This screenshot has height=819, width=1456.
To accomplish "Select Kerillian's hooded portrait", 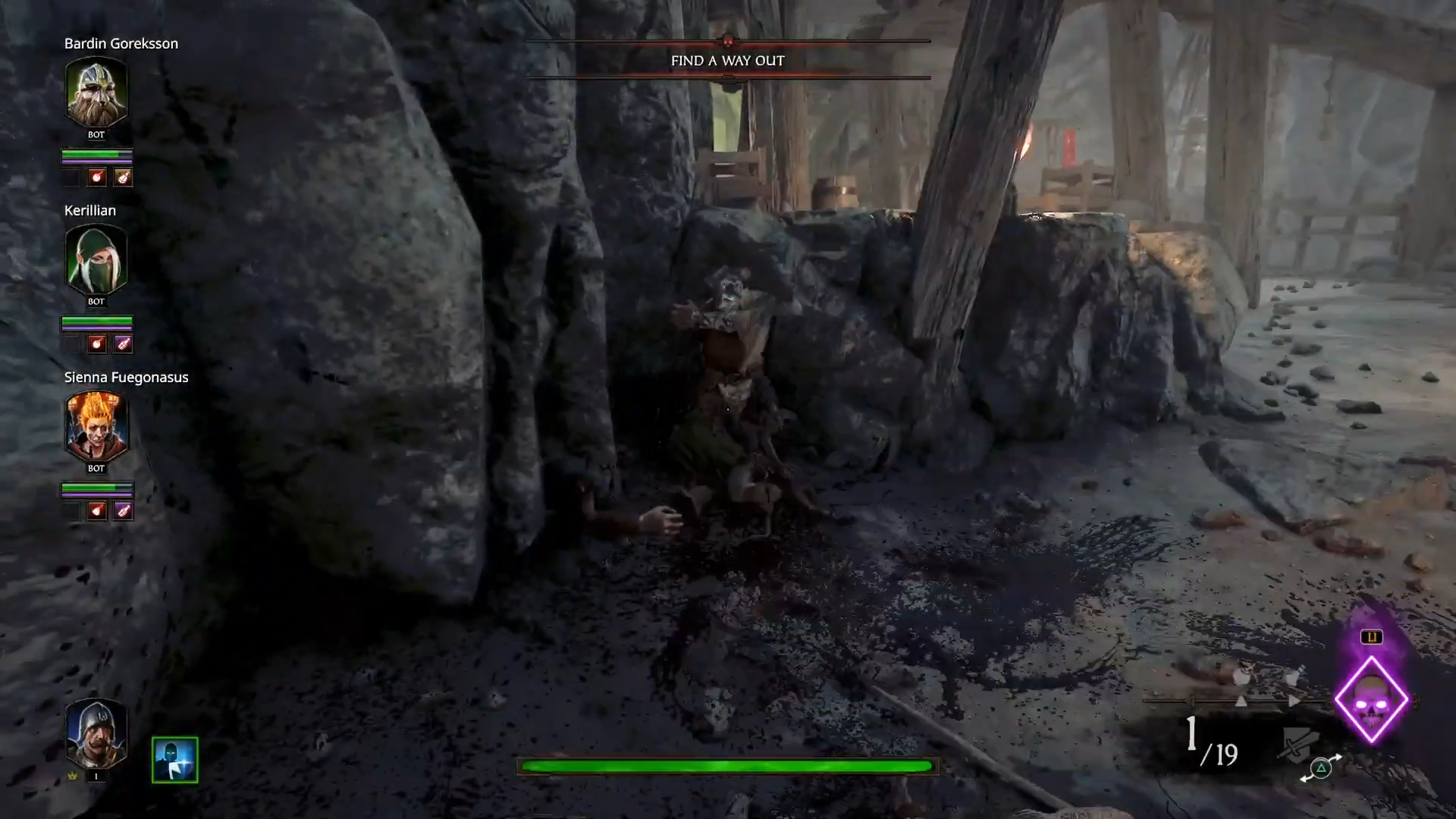I will pos(96,259).
